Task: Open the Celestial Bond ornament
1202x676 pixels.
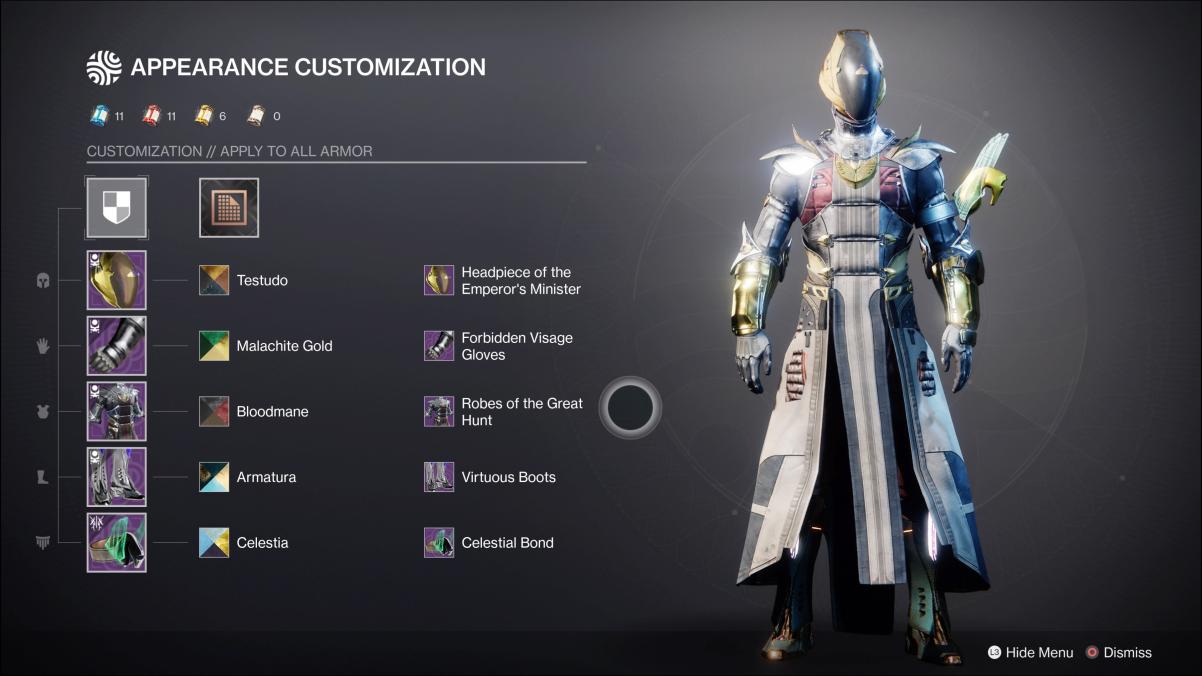Action: click(x=439, y=543)
